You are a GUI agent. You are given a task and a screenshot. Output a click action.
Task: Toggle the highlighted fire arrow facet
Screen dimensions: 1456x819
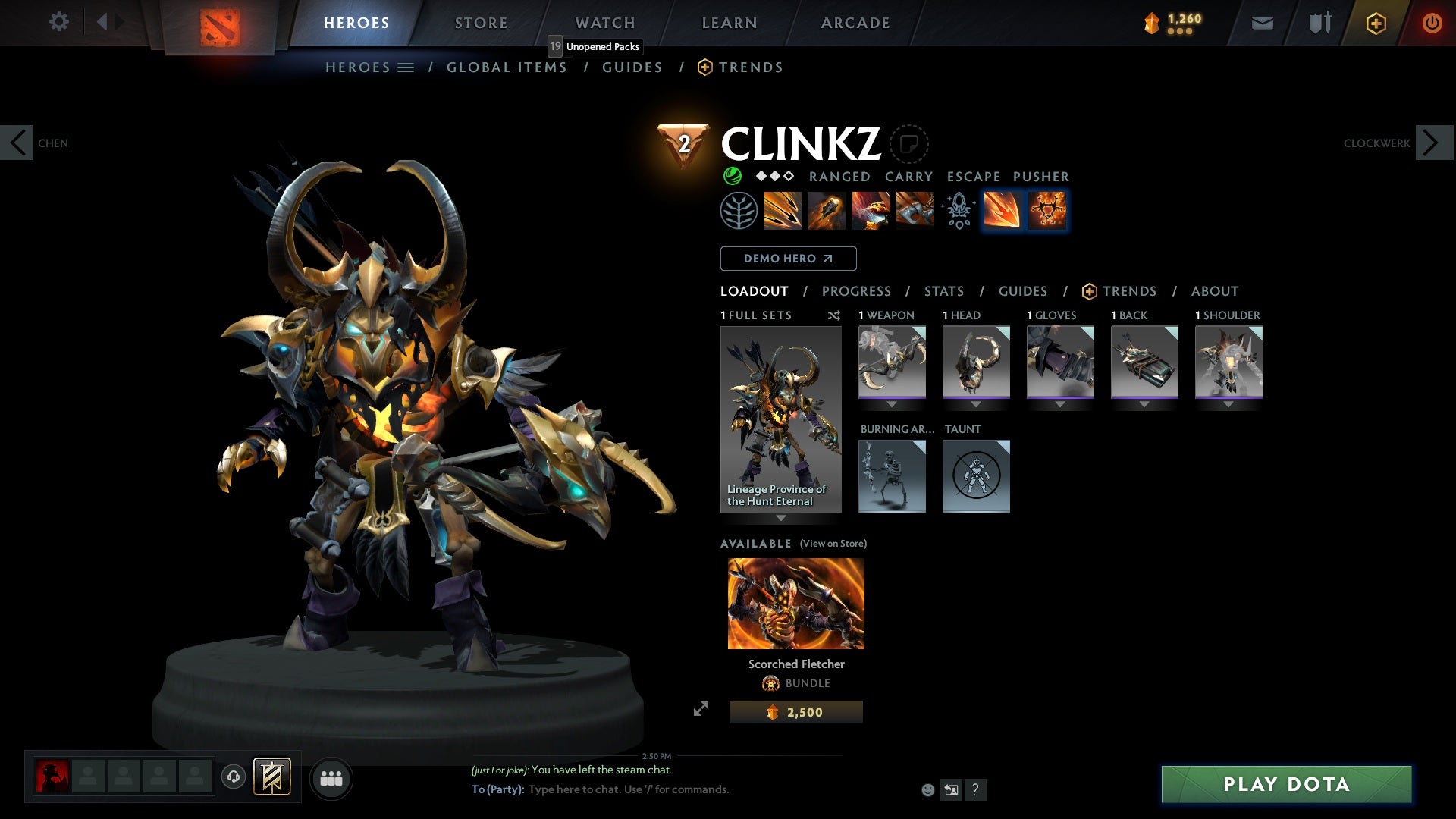(1001, 211)
